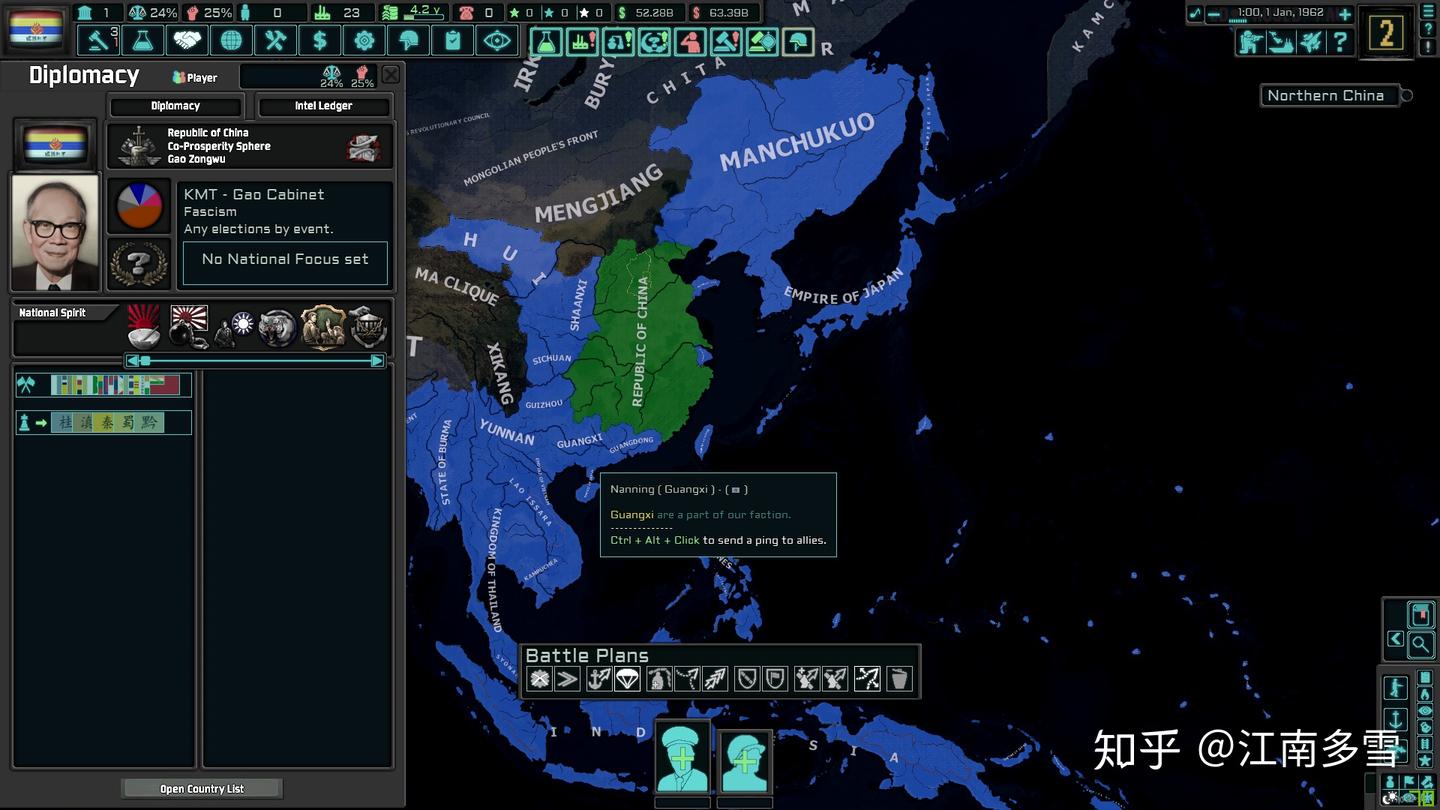Open the map search magnifying glass
The width and height of the screenshot is (1440, 810).
(1420, 645)
